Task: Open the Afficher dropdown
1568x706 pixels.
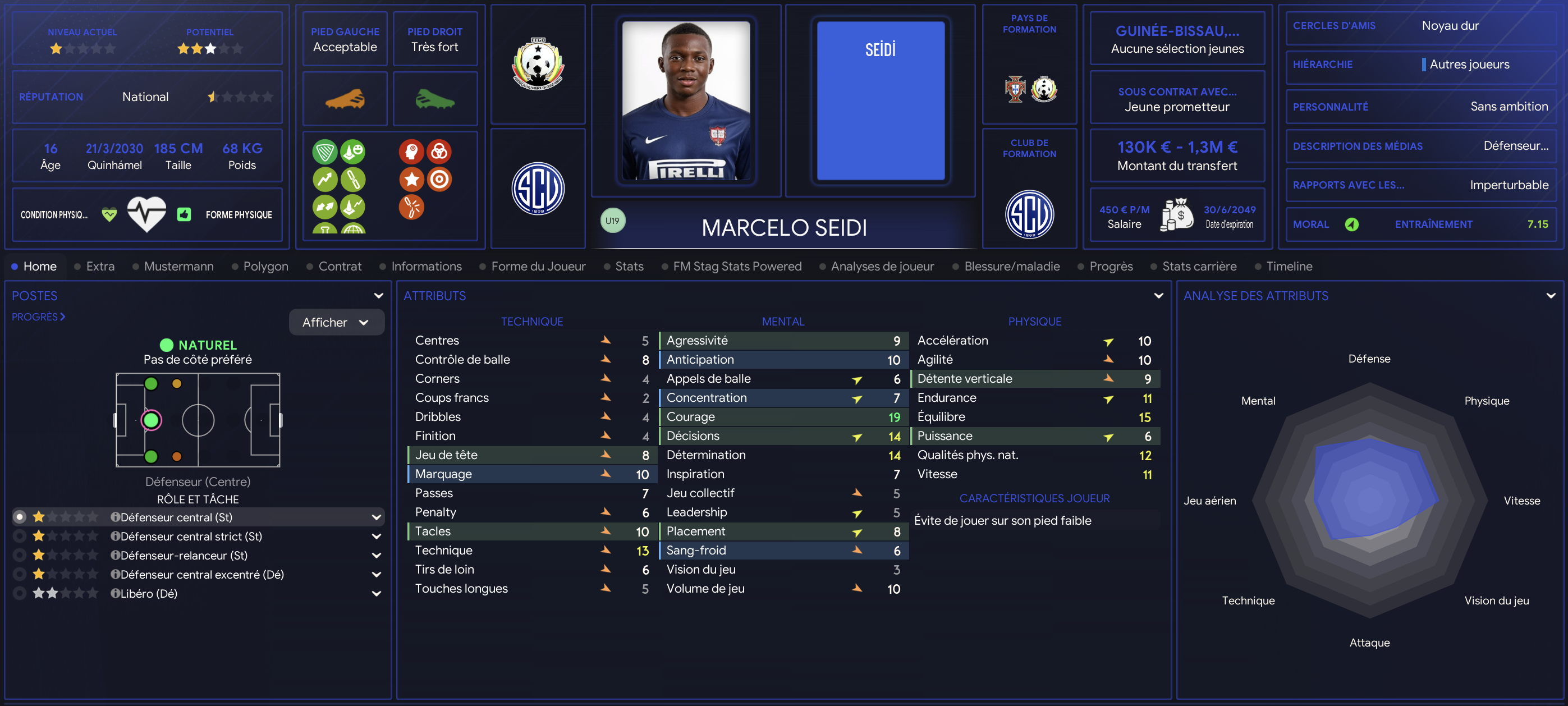Action: pos(336,322)
